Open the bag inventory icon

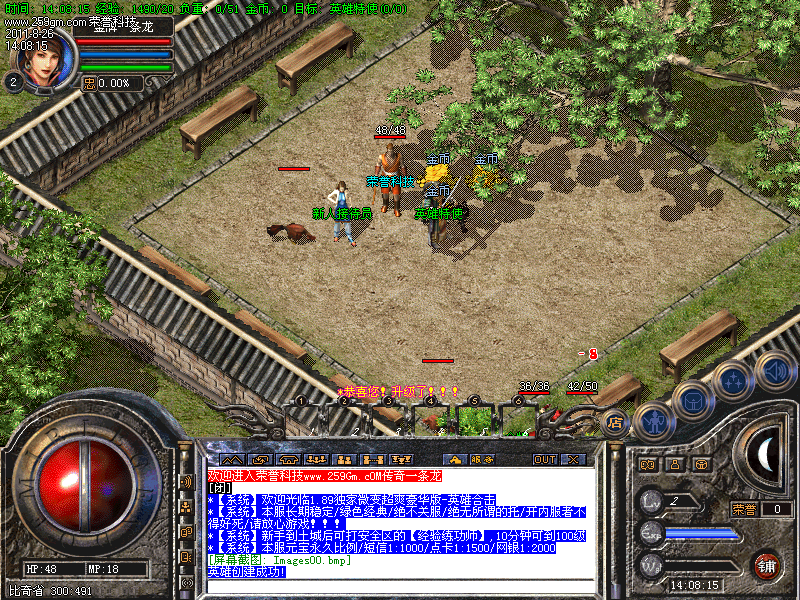click(x=692, y=399)
